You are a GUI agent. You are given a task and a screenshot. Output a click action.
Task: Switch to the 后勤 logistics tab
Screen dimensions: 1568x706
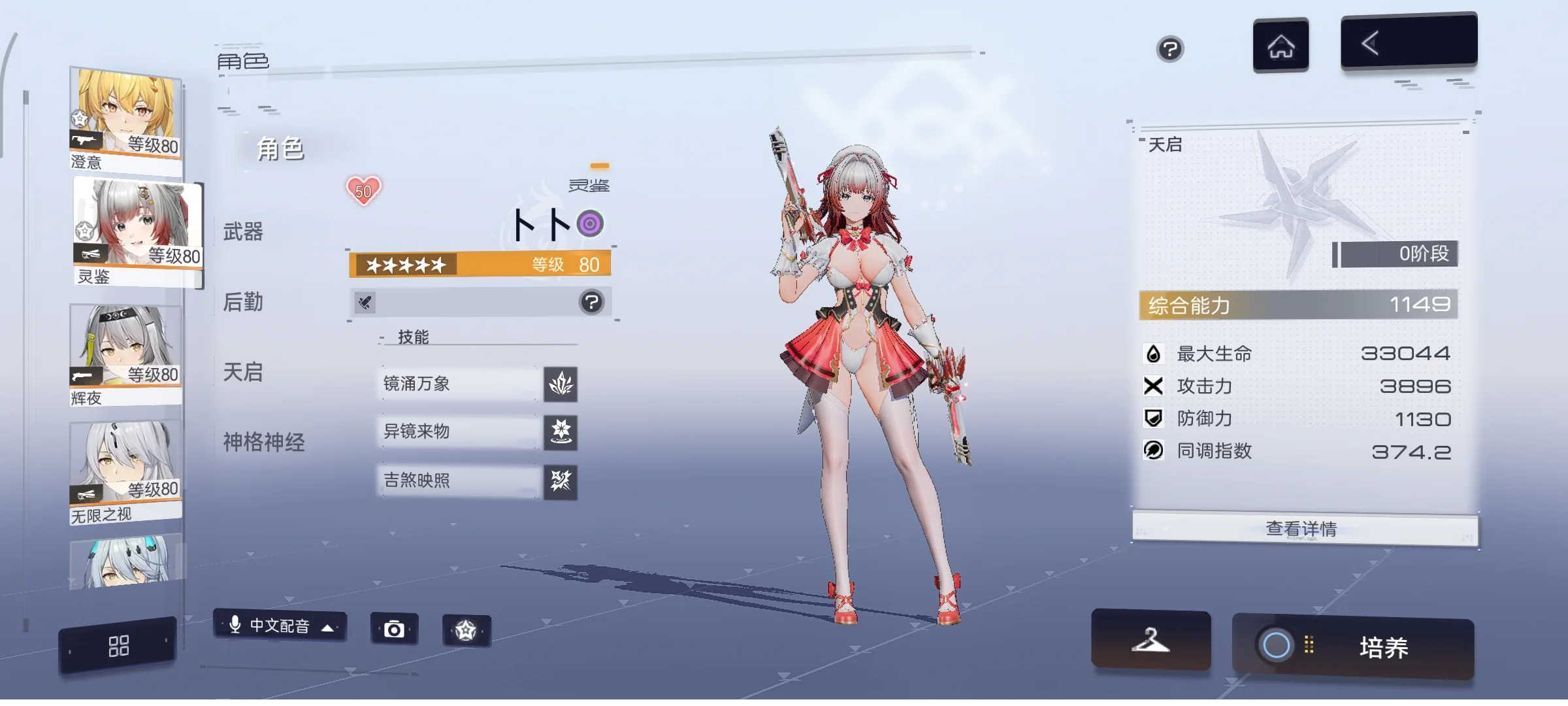point(243,302)
